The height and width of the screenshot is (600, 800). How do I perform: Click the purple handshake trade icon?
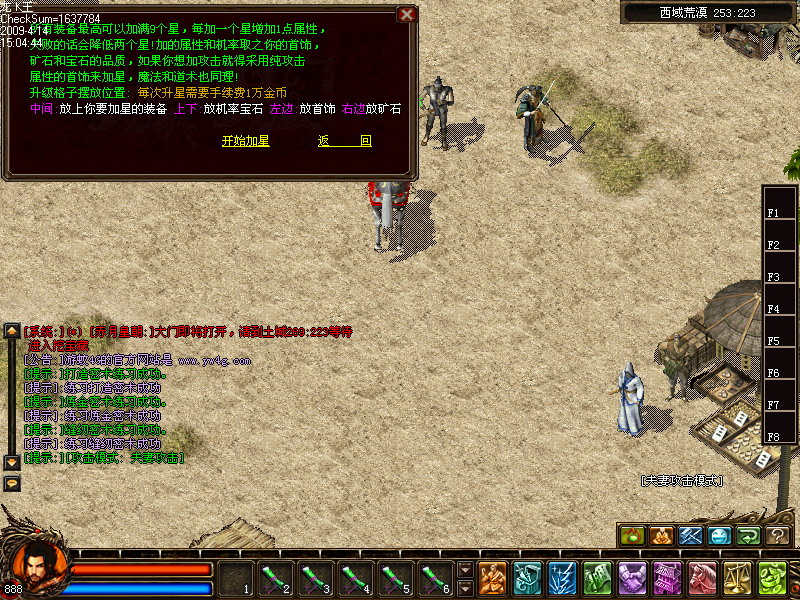pyautogui.click(x=632, y=578)
